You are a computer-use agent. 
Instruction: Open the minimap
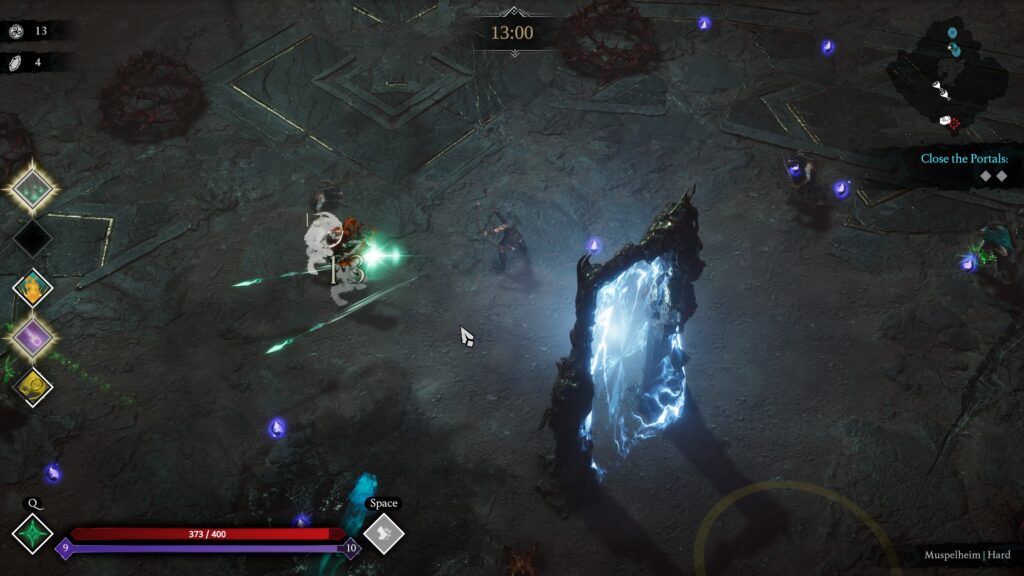tap(948, 78)
